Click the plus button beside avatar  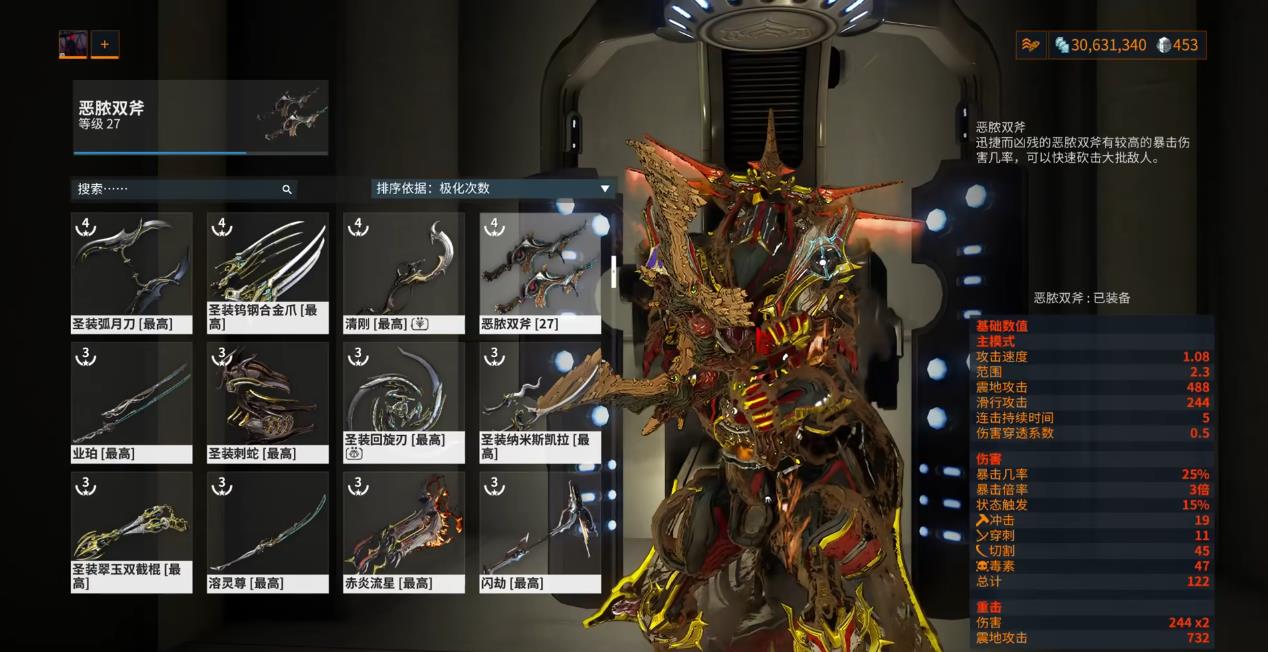pyautogui.click(x=104, y=44)
